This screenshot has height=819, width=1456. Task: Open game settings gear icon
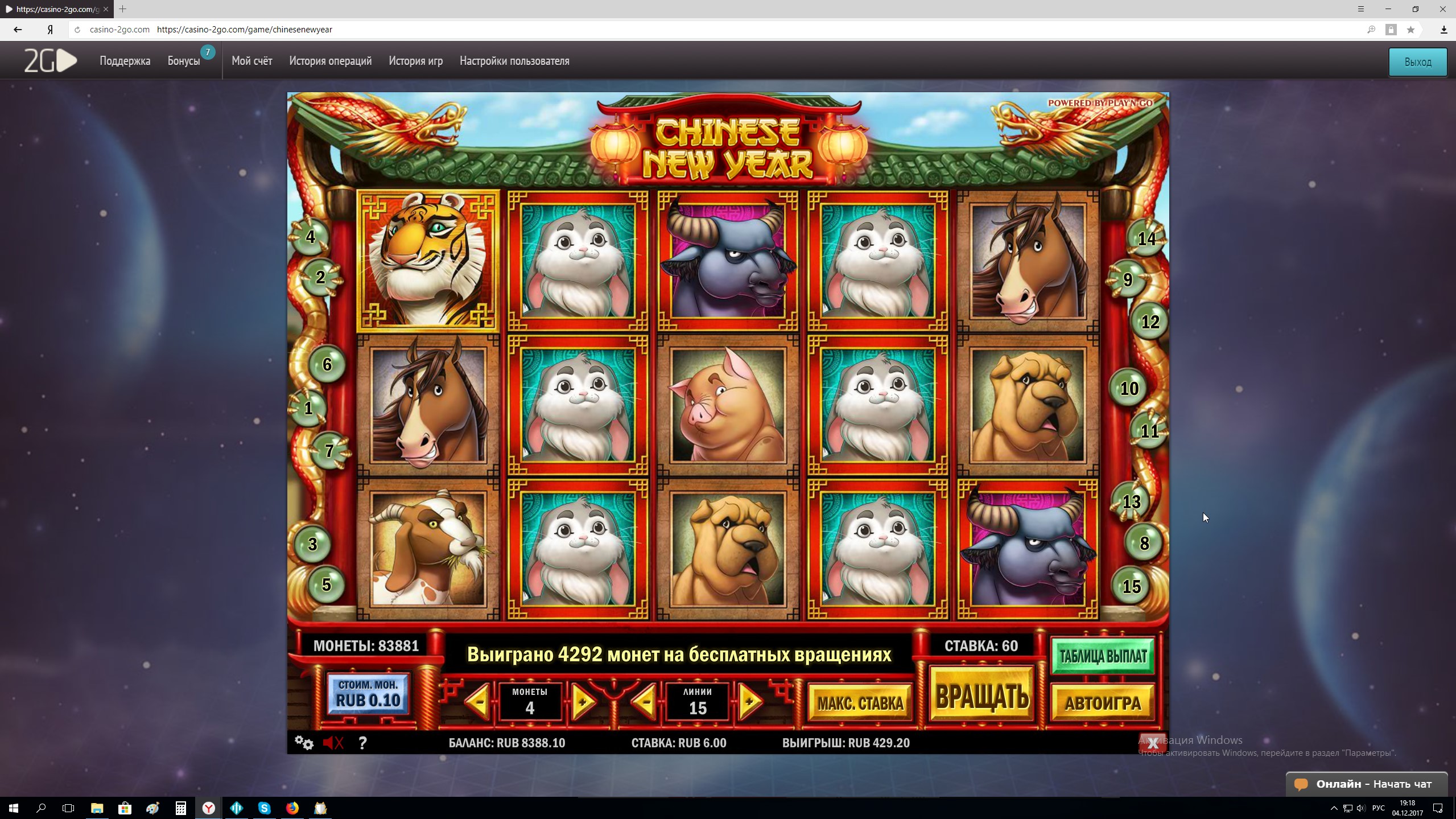pyautogui.click(x=304, y=743)
